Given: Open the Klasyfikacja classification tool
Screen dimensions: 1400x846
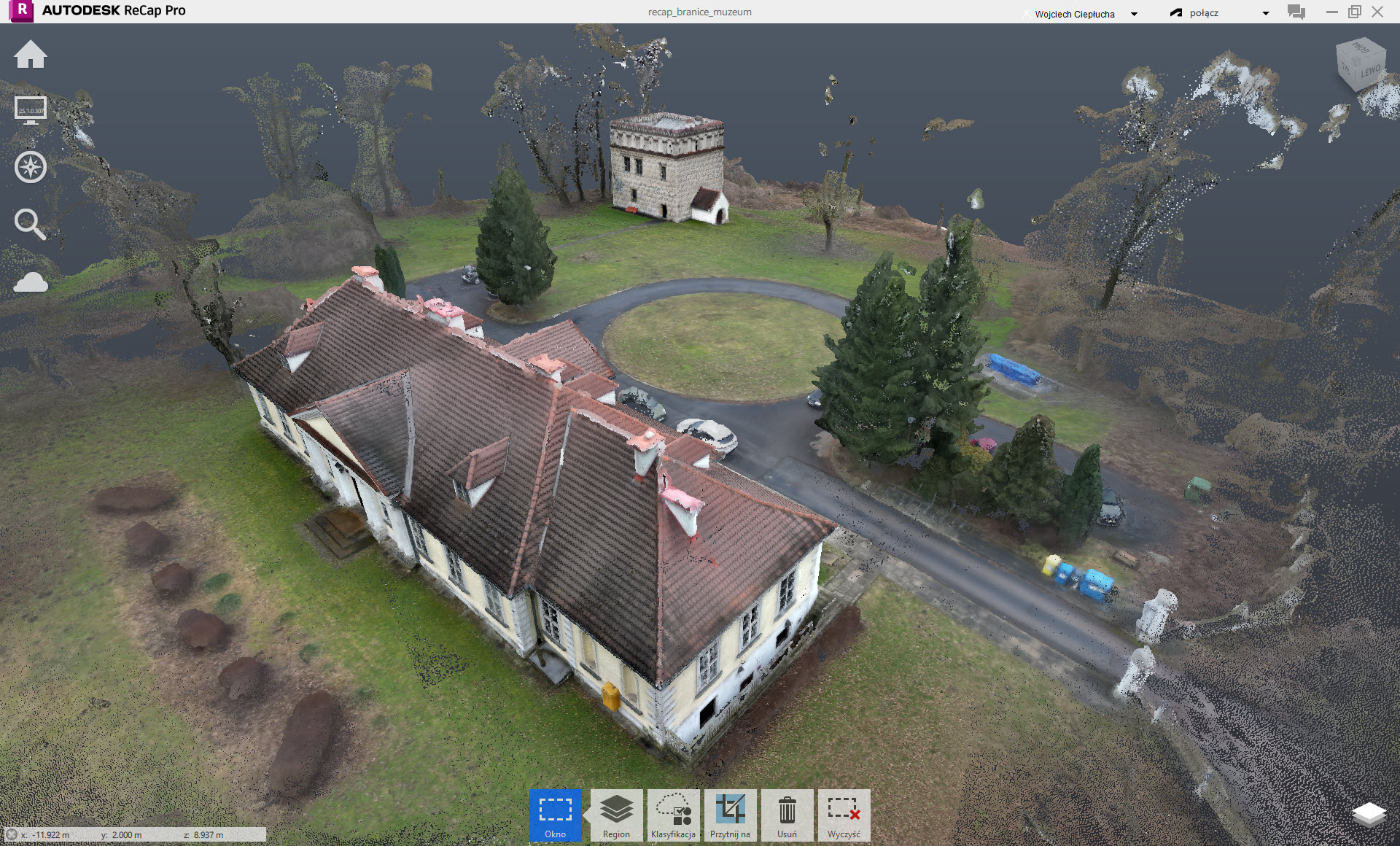Looking at the screenshot, I should 673,815.
